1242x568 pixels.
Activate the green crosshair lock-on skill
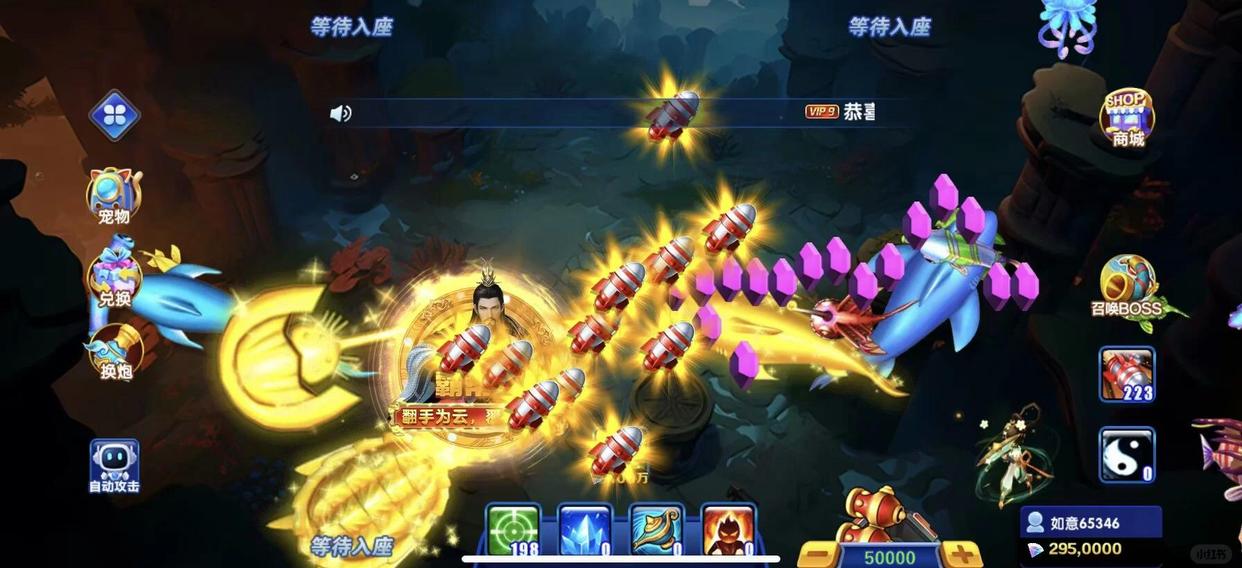tap(513, 529)
